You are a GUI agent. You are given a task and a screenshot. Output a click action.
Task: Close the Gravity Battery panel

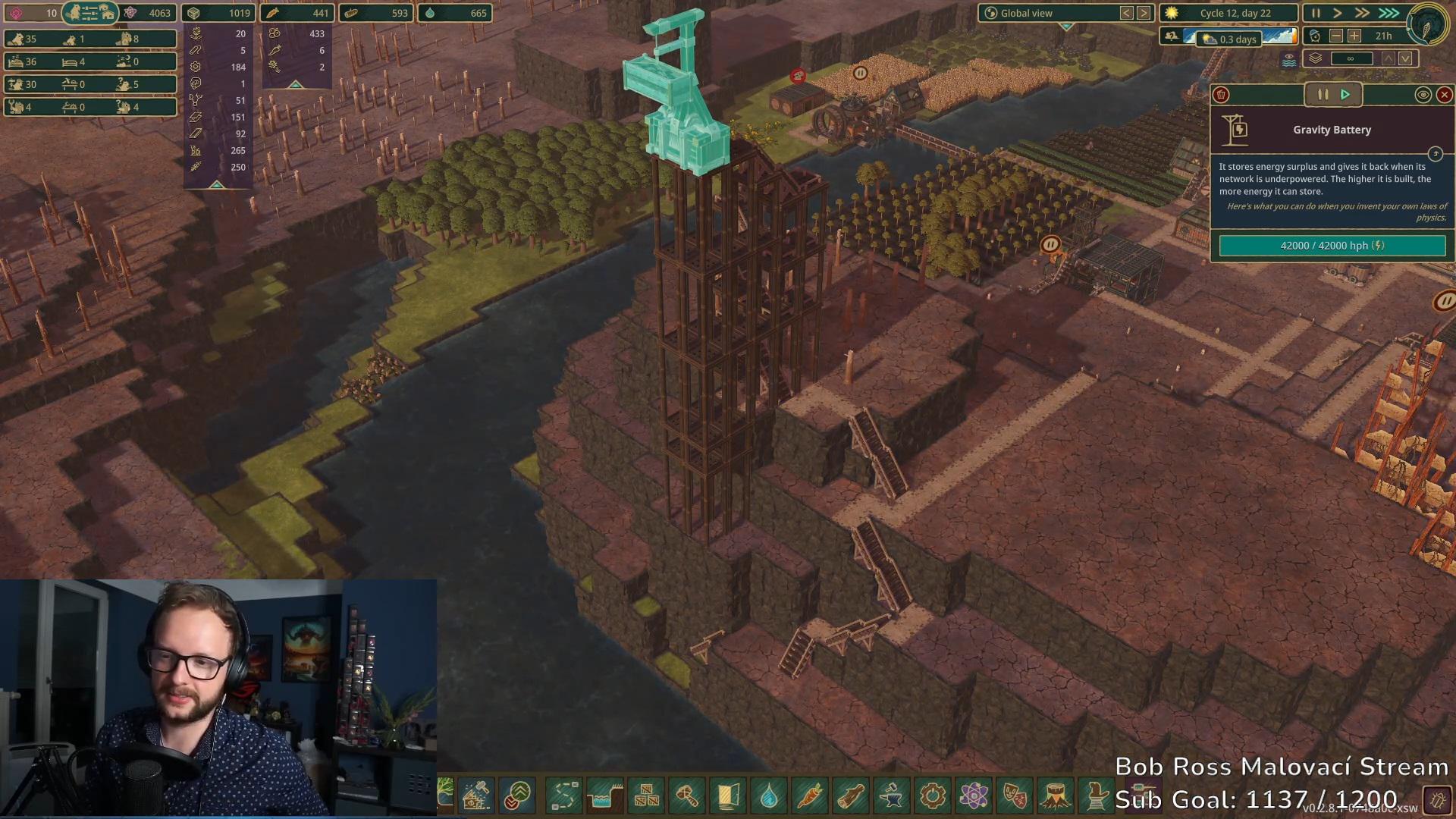(x=1444, y=95)
